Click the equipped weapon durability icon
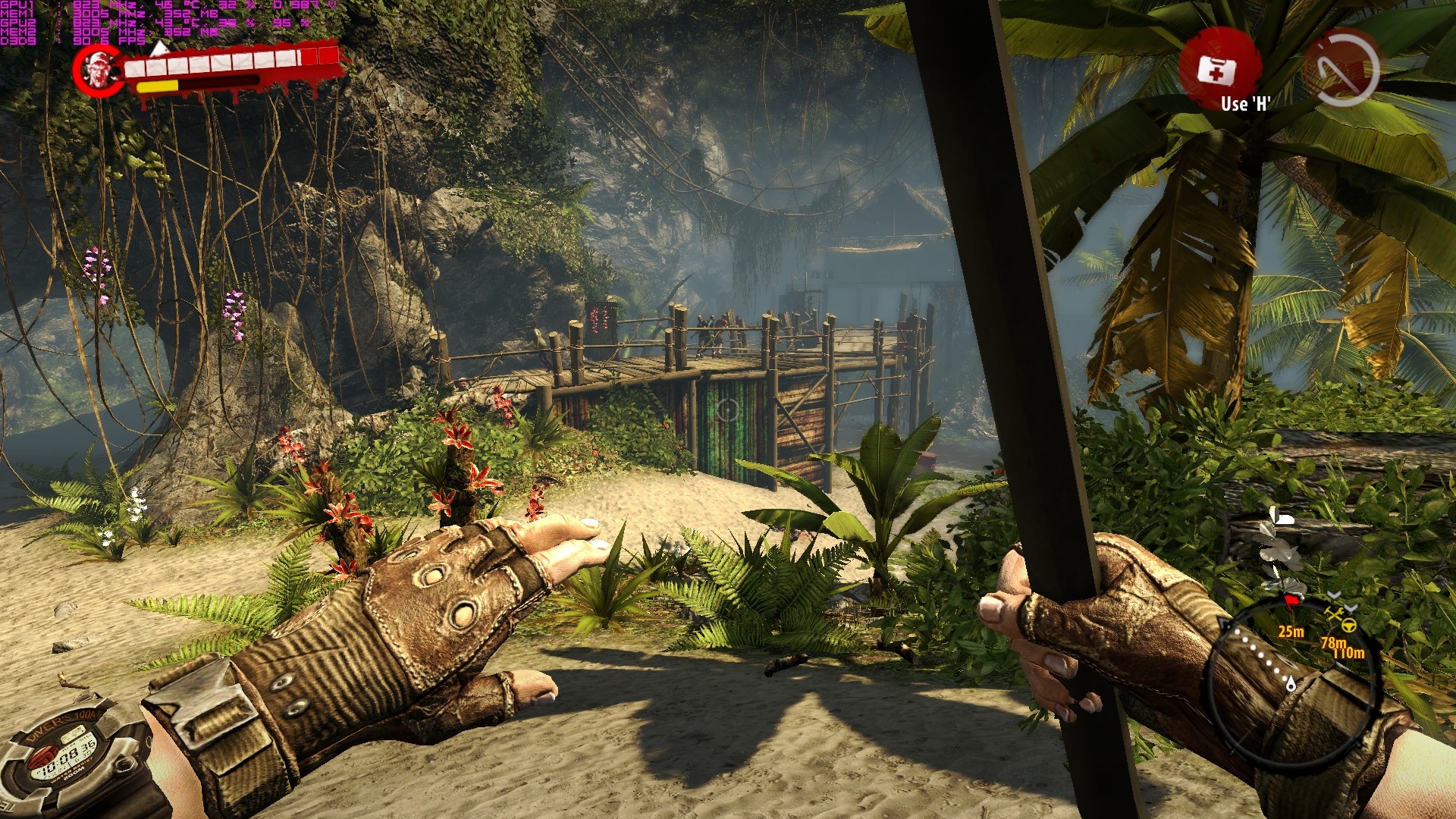This screenshot has height=819, width=1456. click(1341, 68)
